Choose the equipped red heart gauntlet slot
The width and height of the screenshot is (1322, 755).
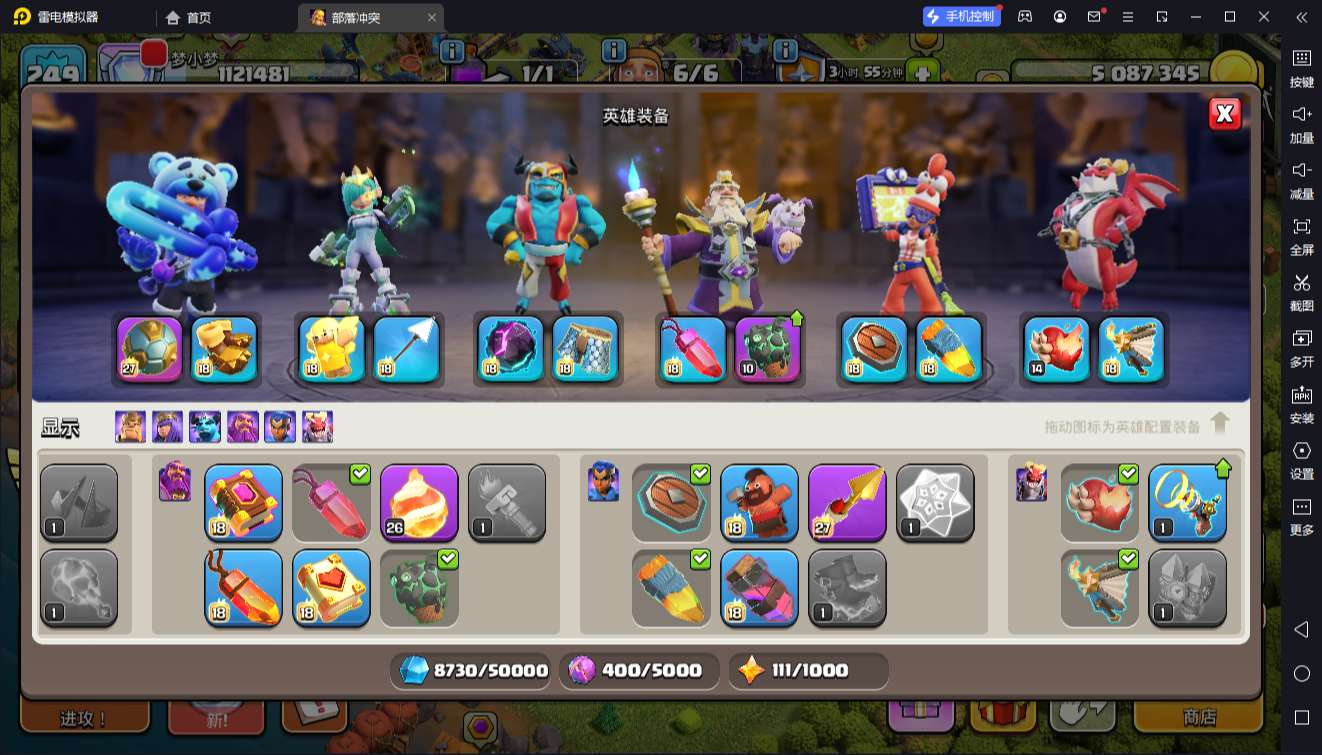1057,349
